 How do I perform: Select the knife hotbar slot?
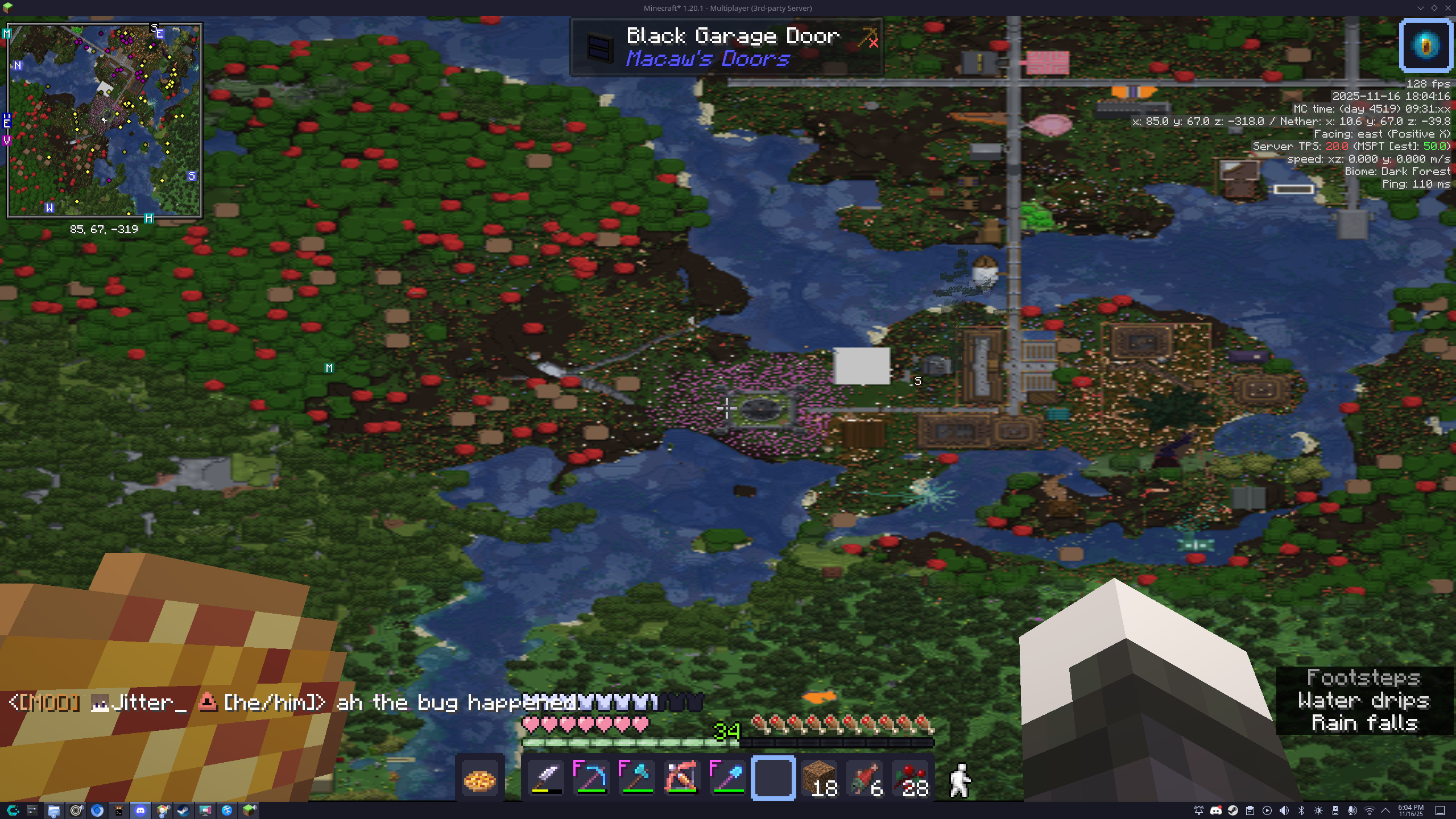546,778
